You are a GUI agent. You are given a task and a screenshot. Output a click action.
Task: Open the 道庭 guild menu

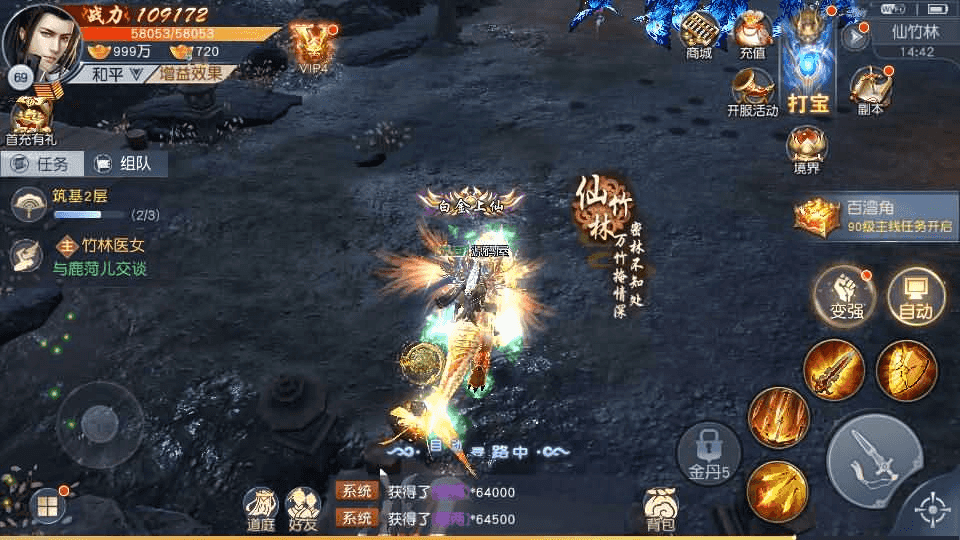pyautogui.click(x=260, y=509)
